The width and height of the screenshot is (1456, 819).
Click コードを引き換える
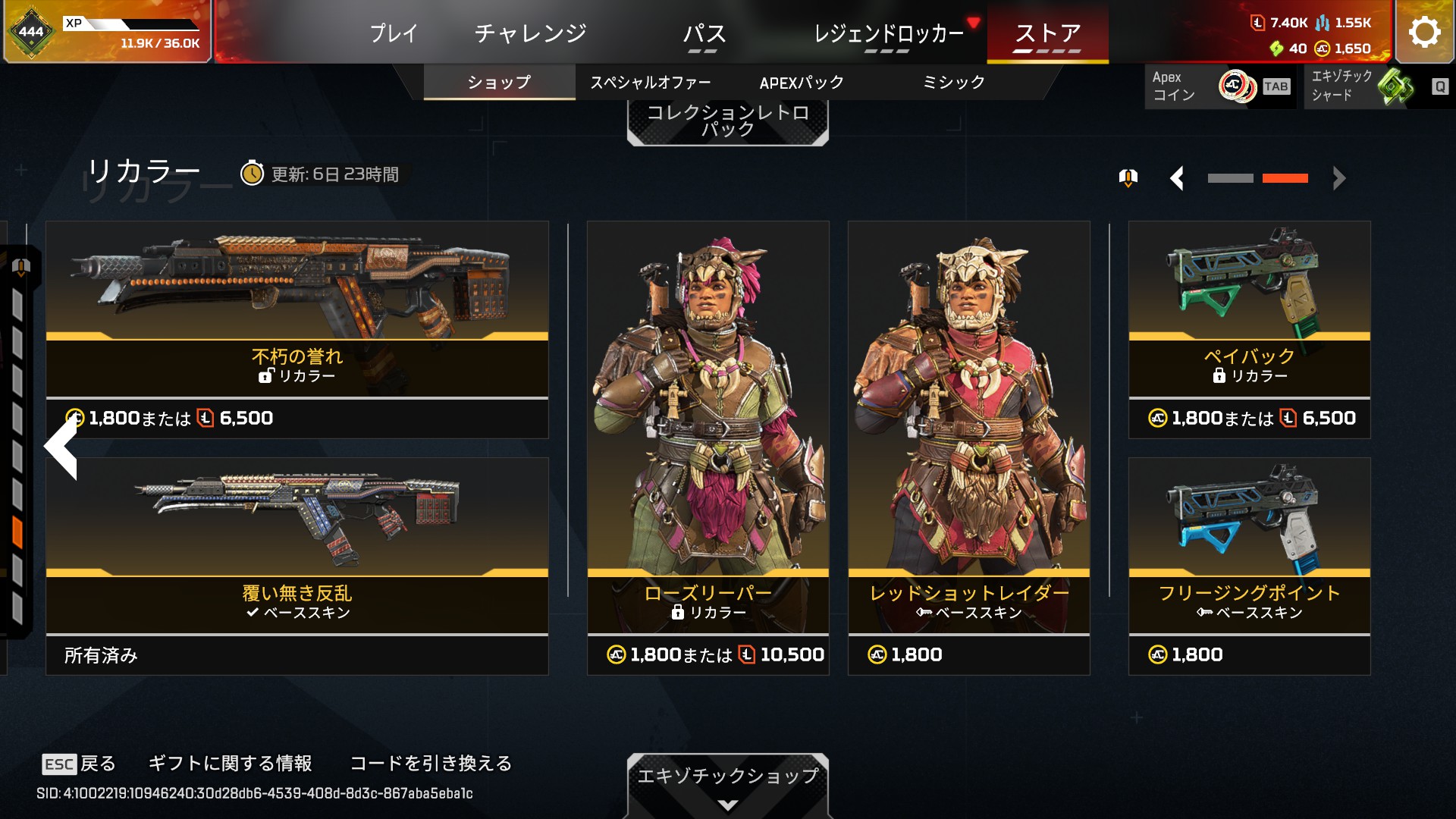[431, 764]
